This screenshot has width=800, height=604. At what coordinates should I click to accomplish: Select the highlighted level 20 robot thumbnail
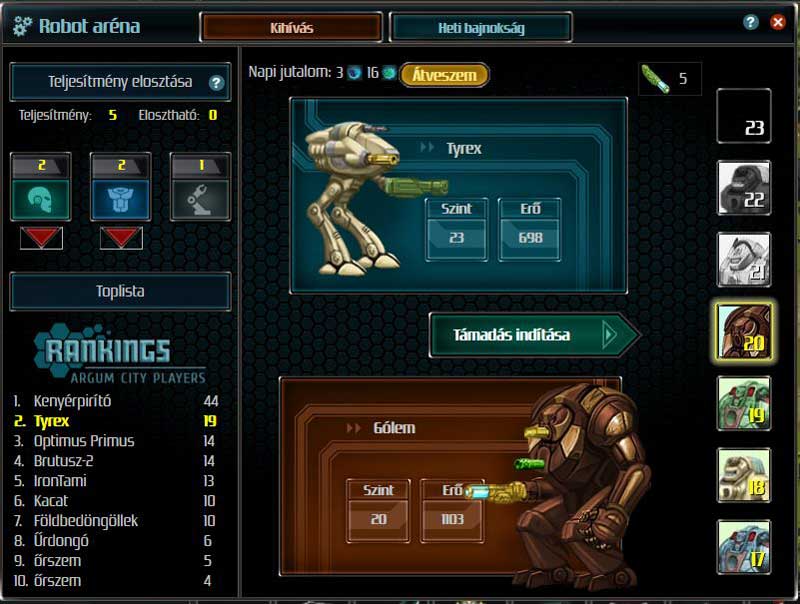[x=744, y=331]
